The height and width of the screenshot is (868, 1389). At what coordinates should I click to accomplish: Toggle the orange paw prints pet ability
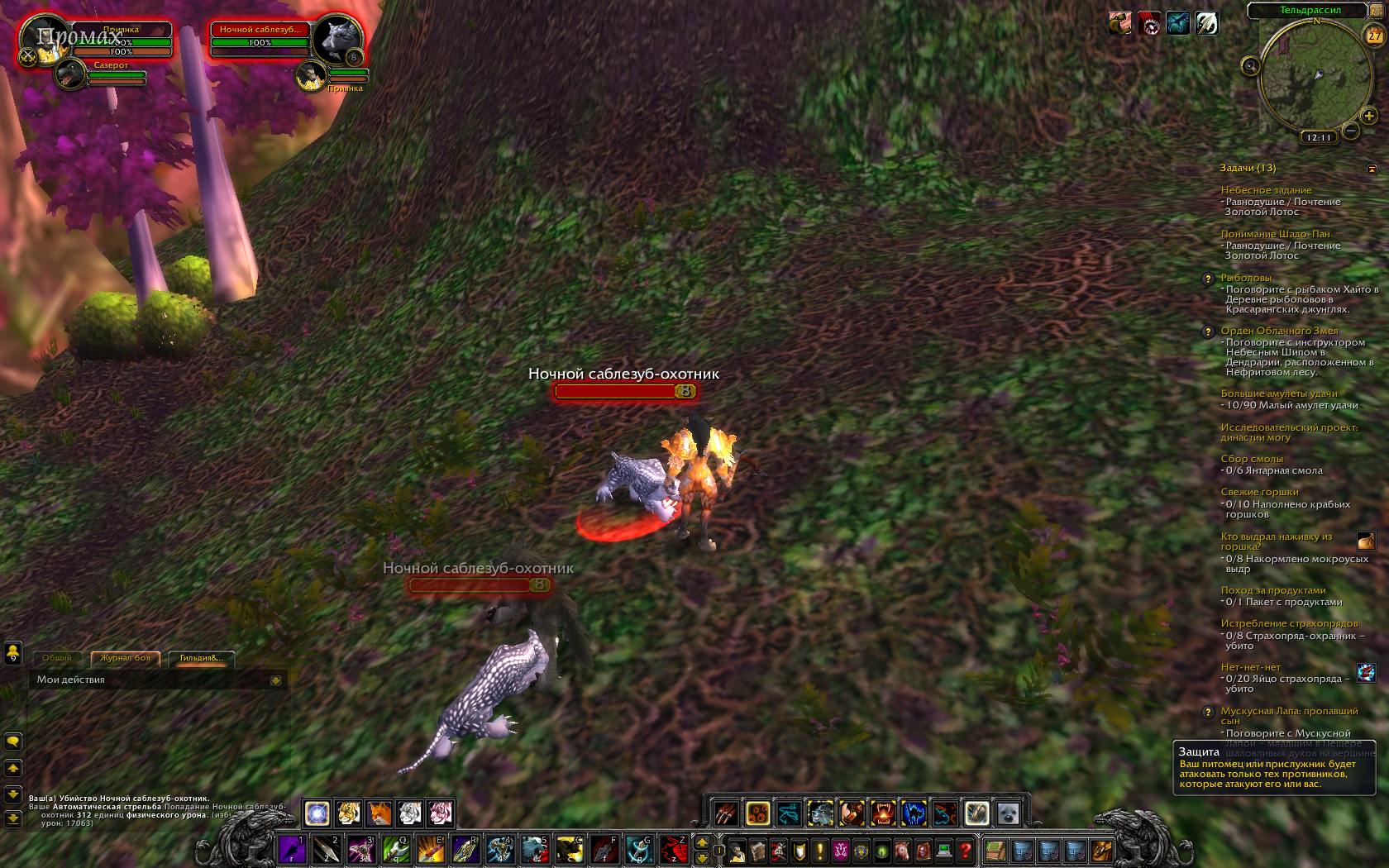coord(757,813)
